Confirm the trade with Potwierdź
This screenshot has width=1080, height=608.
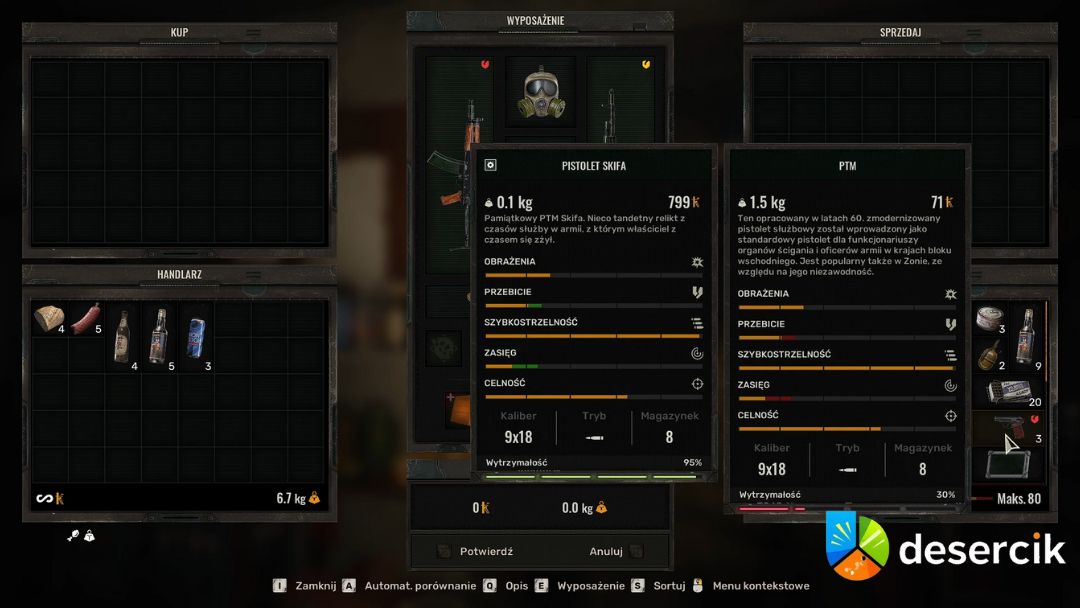coord(486,551)
